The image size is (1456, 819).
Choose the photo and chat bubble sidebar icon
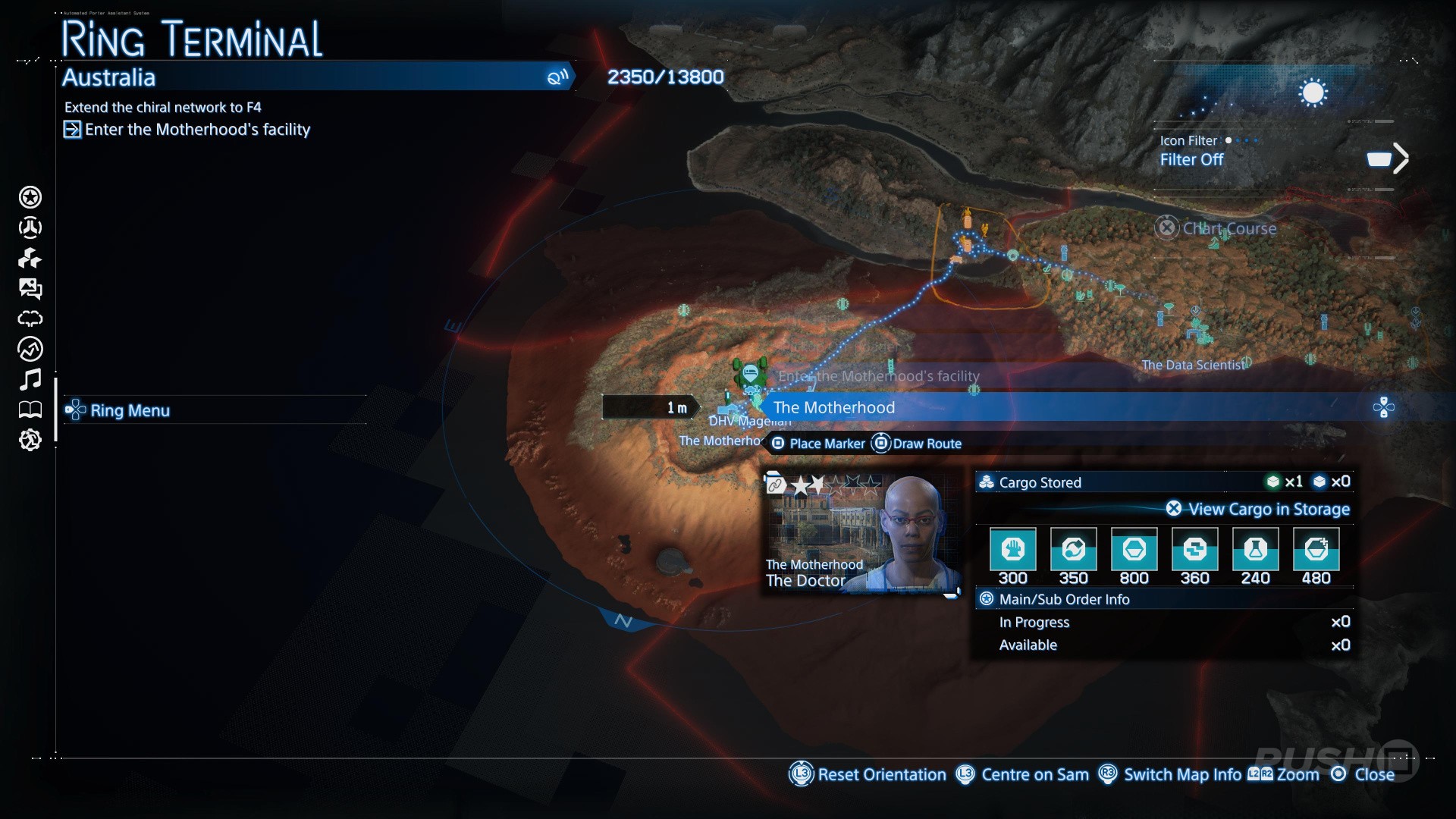coord(30,288)
